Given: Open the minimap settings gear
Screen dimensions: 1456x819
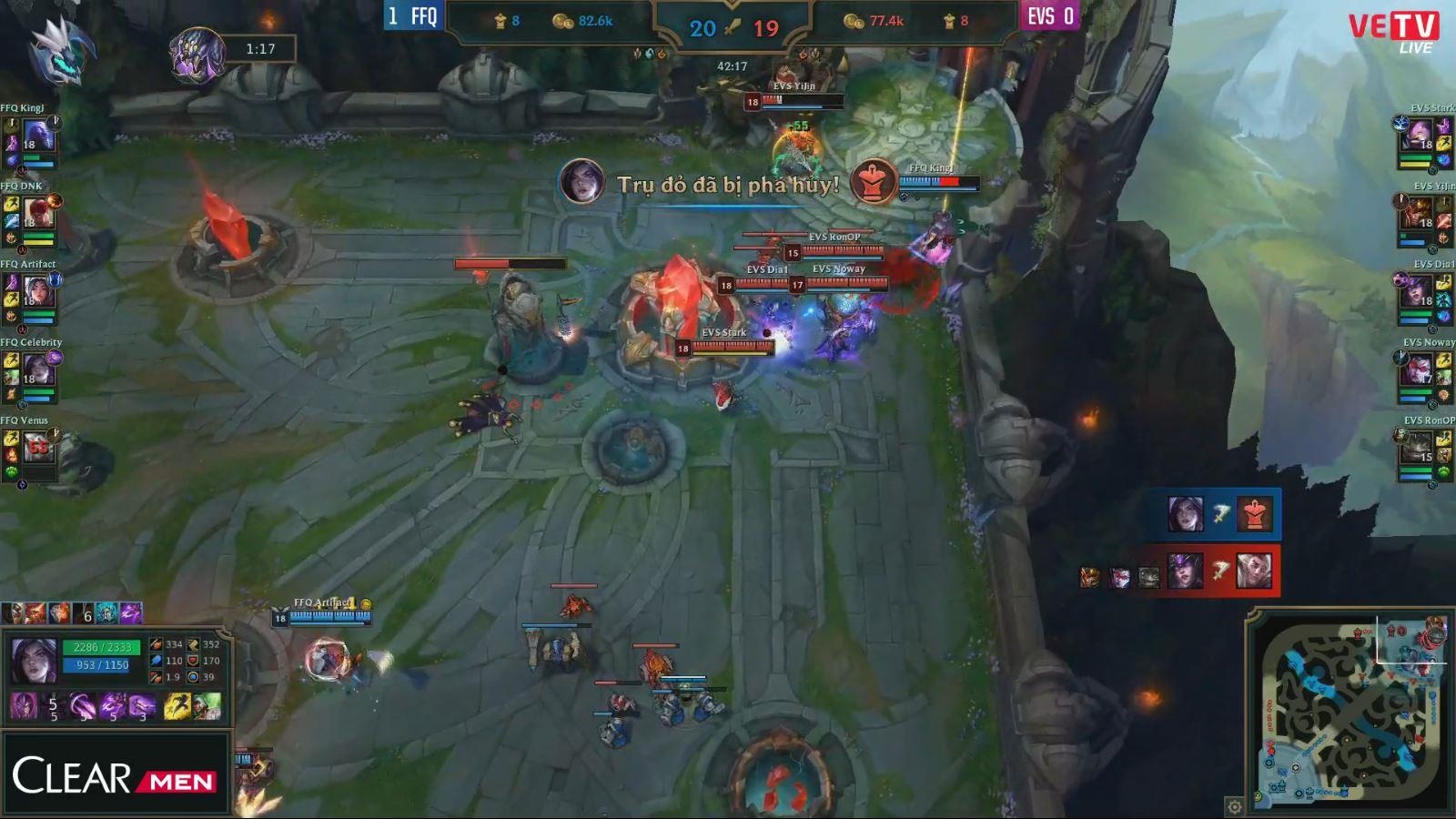Looking at the screenshot, I should click(1234, 806).
